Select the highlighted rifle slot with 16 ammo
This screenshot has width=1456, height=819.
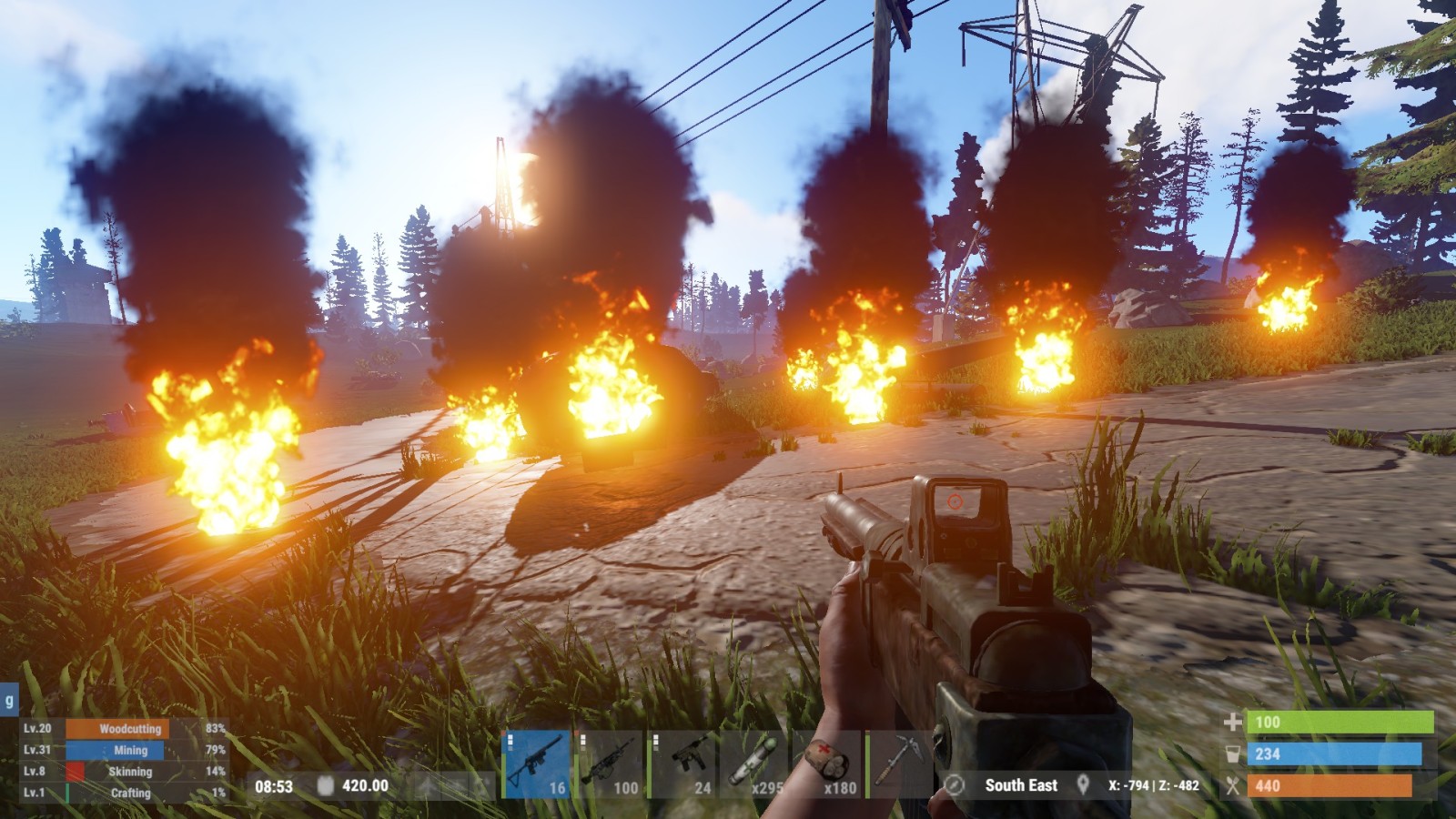pos(536,764)
